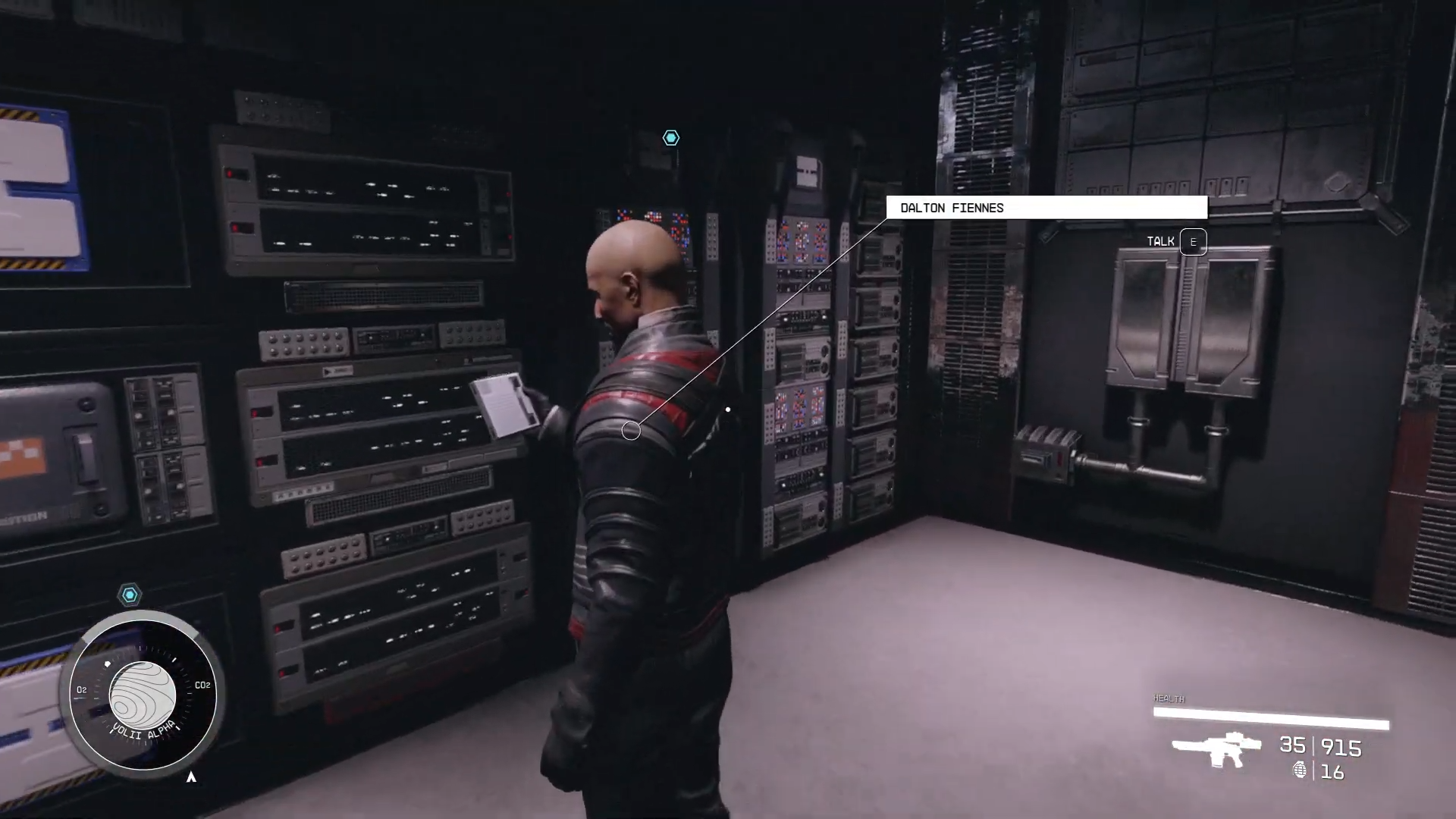The width and height of the screenshot is (1456, 819).
Task: Click the TALK prompt text
Action: pos(1160,241)
